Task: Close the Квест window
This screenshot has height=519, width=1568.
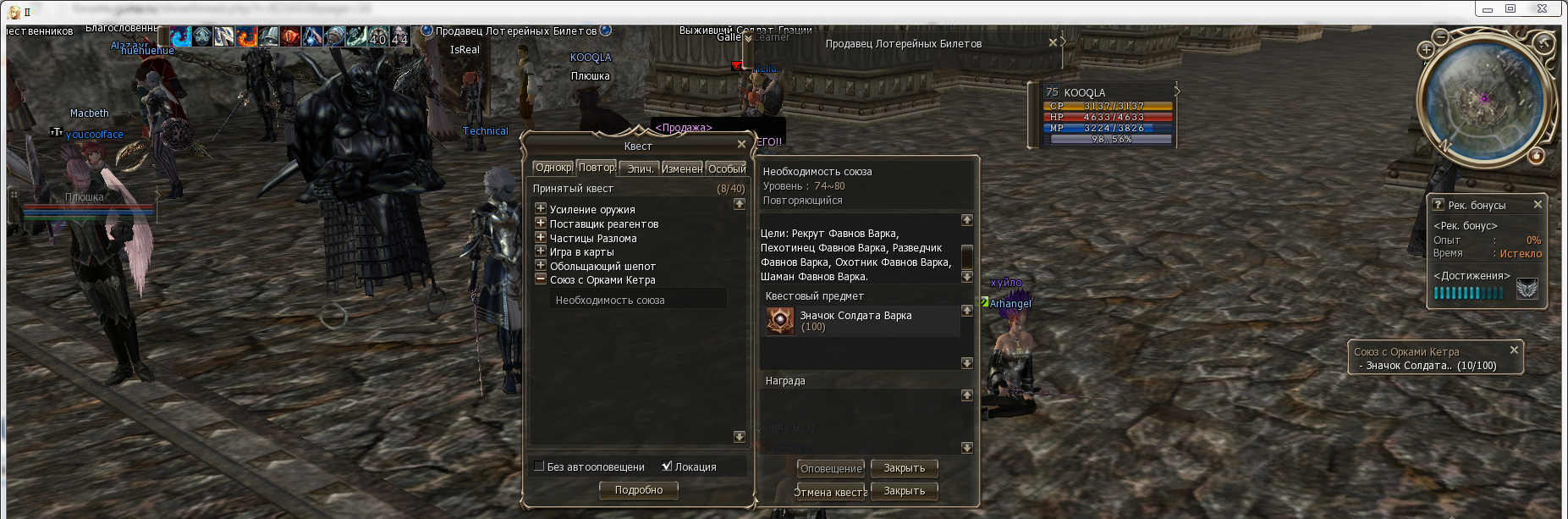Action: coord(741,145)
